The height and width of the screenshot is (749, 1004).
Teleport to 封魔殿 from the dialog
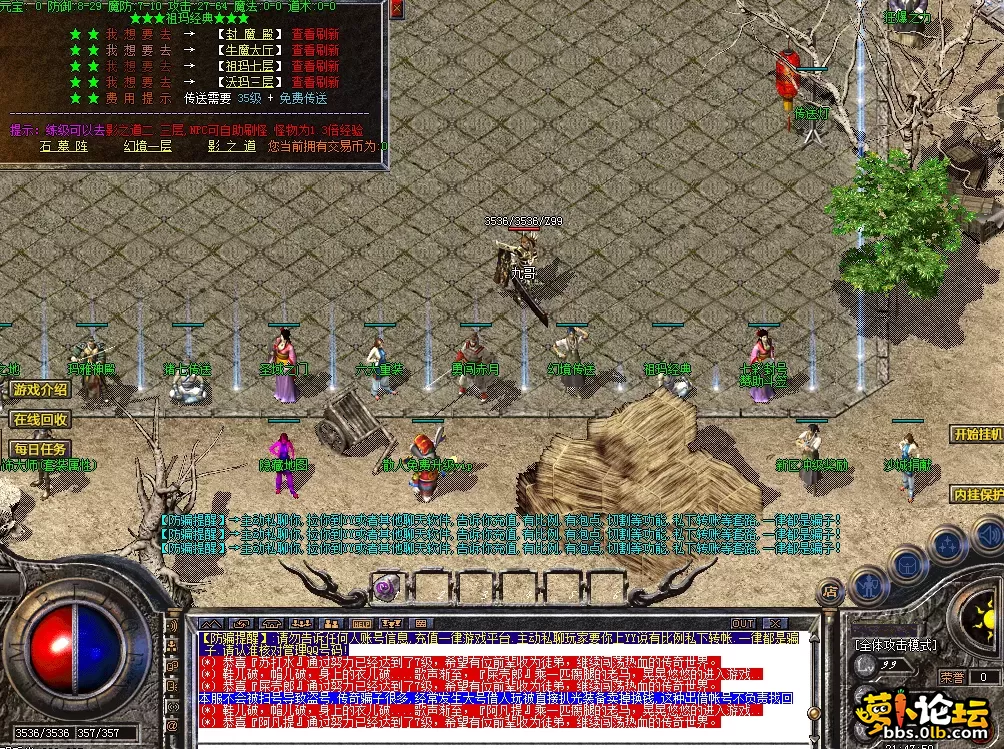(x=249, y=34)
